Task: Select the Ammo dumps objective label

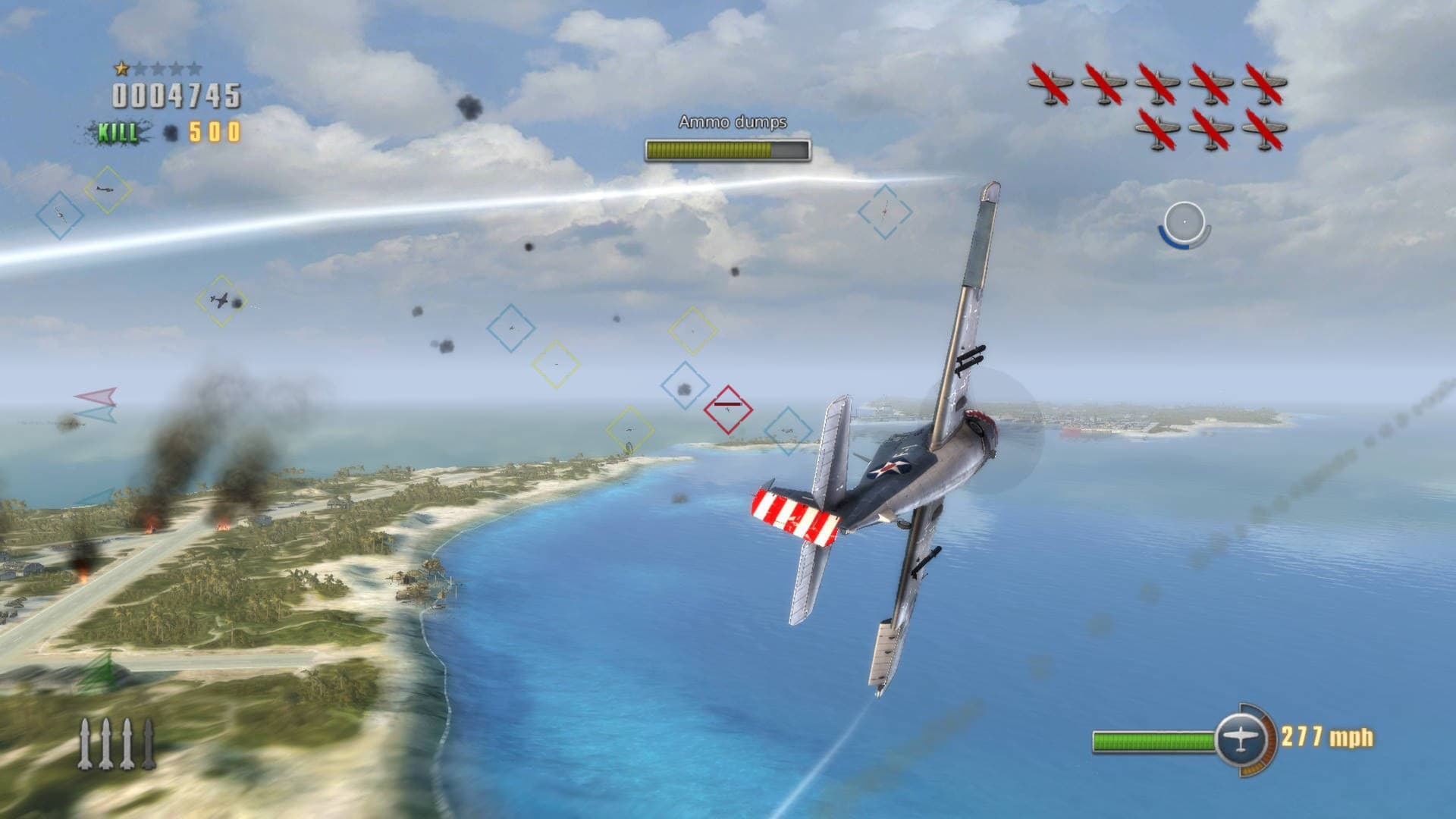Action: pyautogui.click(x=734, y=123)
